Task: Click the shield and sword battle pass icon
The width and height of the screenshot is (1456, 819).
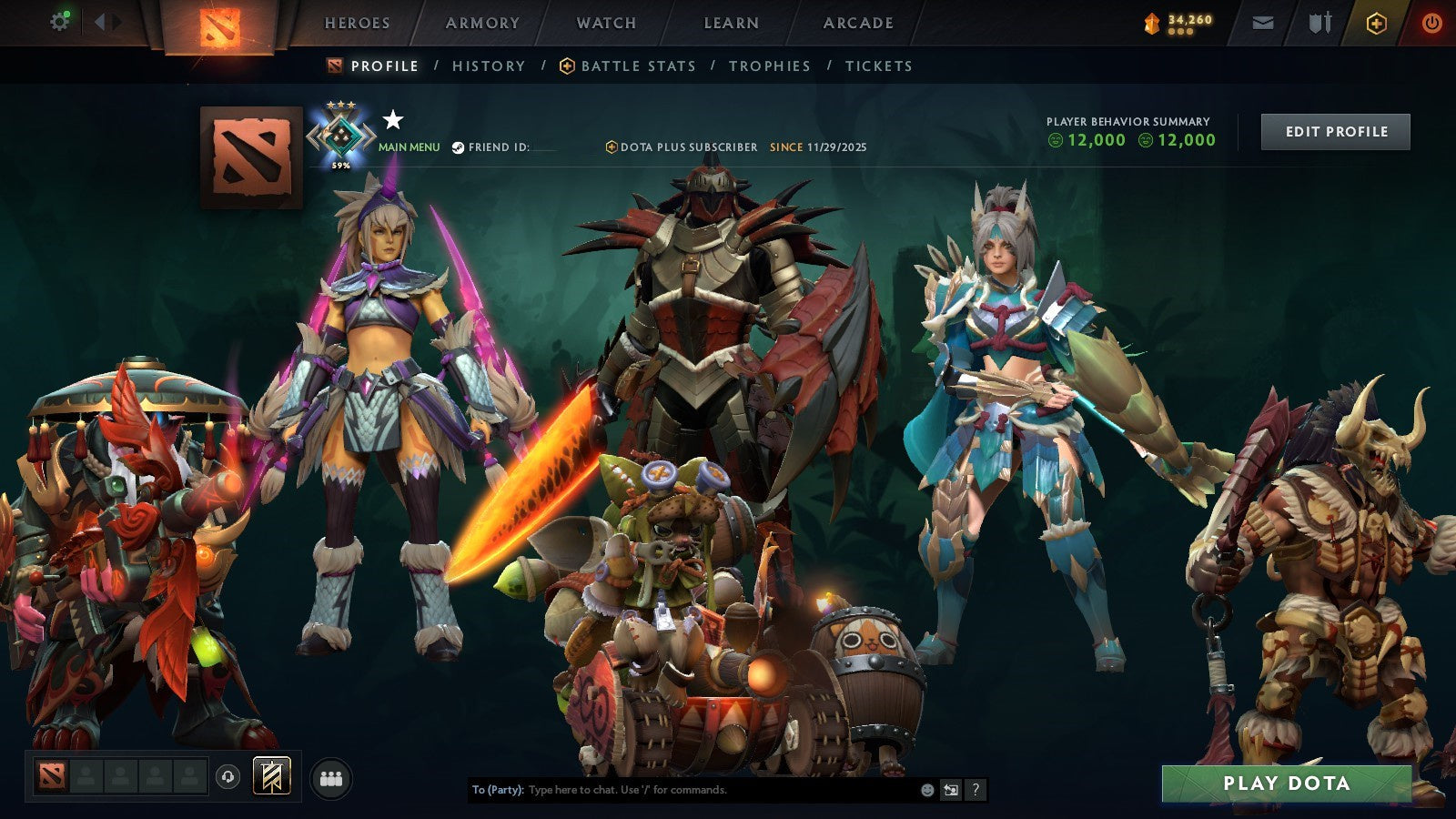Action: coord(1319,23)
